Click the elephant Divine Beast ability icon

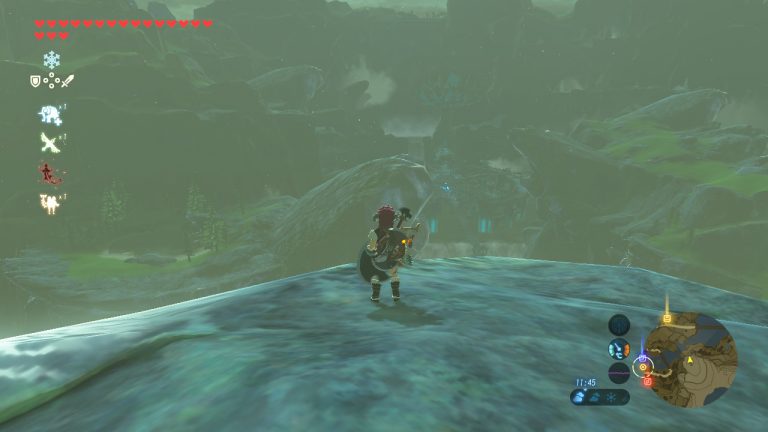tap(48, 114)
